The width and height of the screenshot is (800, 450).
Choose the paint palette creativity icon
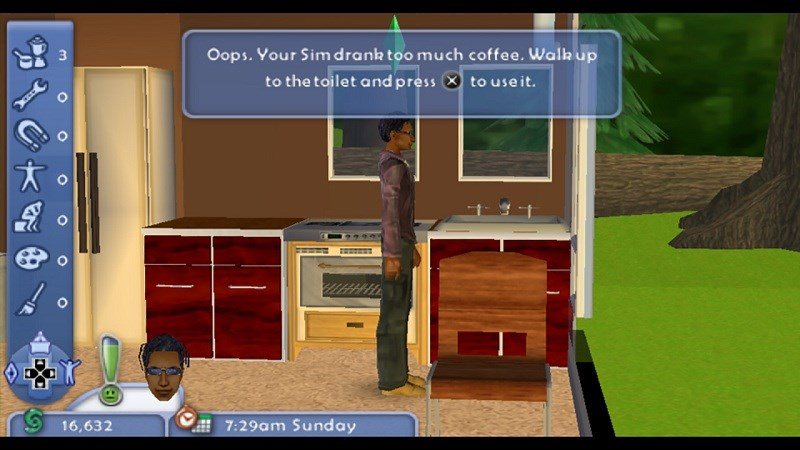[31, 259]
